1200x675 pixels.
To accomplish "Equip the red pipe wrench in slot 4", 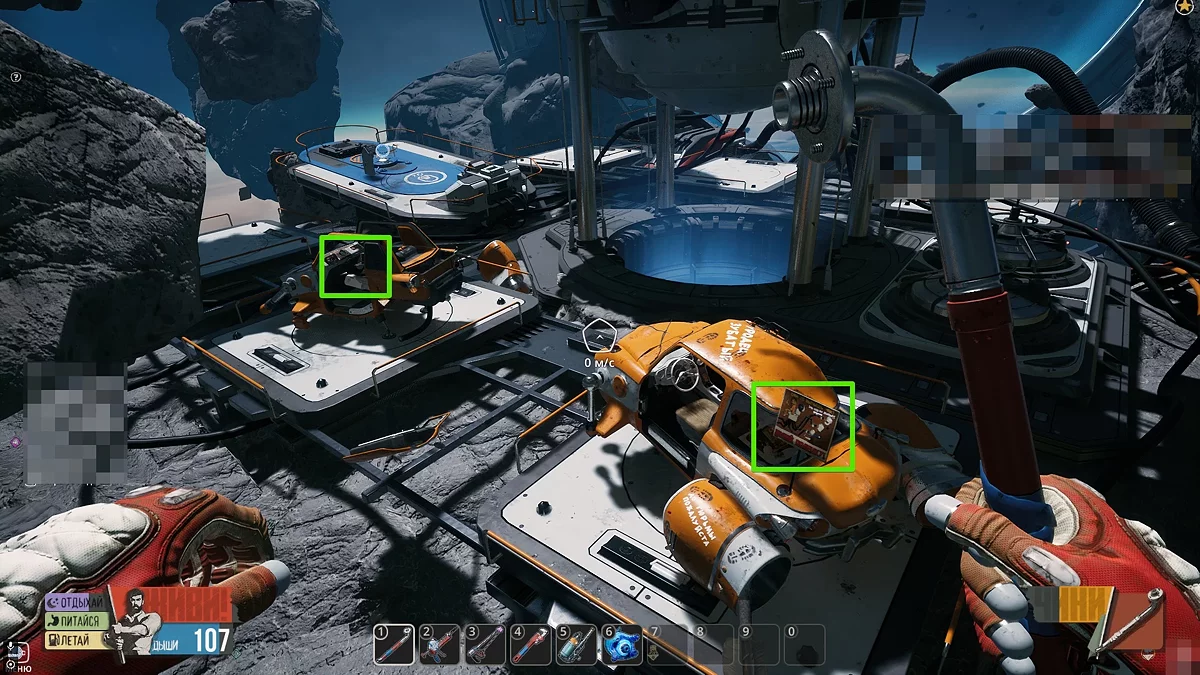I will [x=531, y=645].
